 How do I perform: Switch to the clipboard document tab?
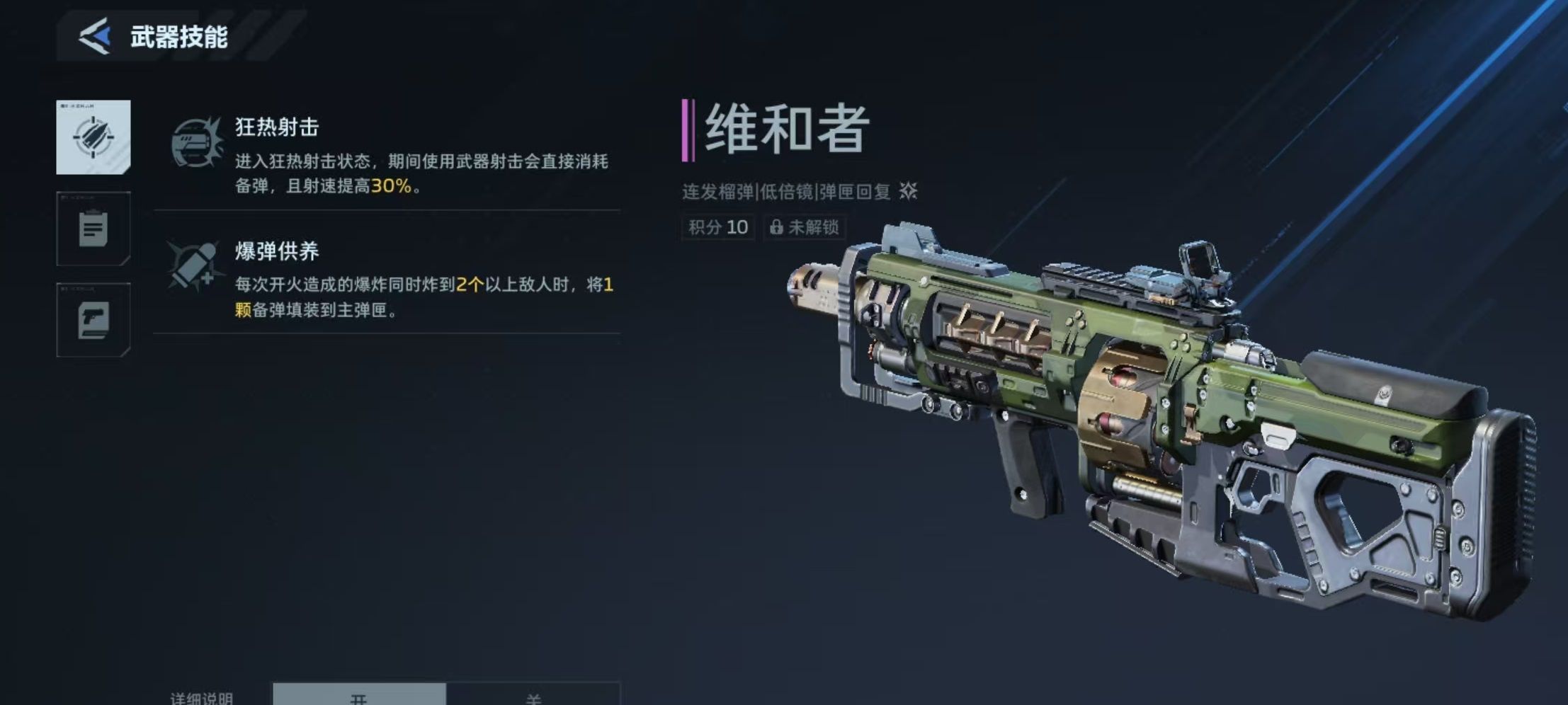pos(93,229)
